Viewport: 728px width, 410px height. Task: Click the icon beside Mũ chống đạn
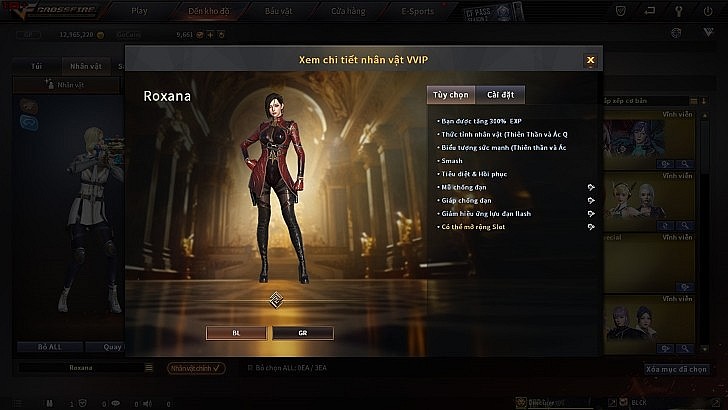[x=591, y=187]
